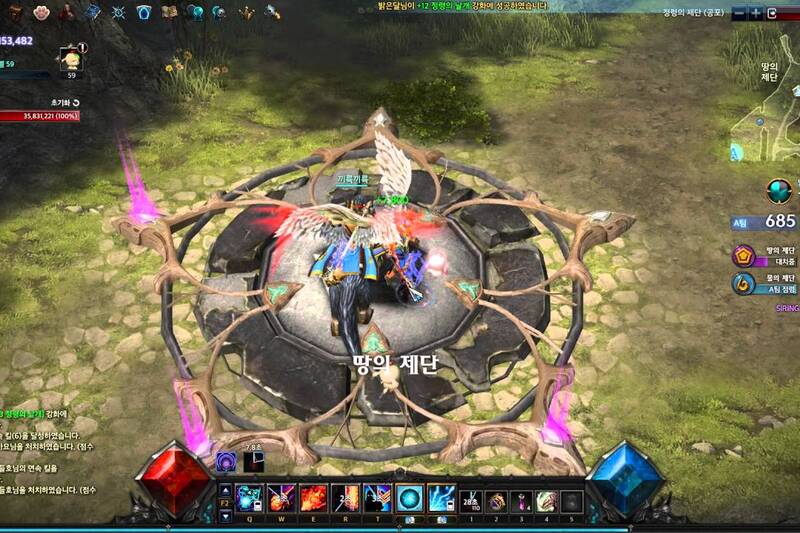Zoom in the minimap with plus button

pos(757,13)
